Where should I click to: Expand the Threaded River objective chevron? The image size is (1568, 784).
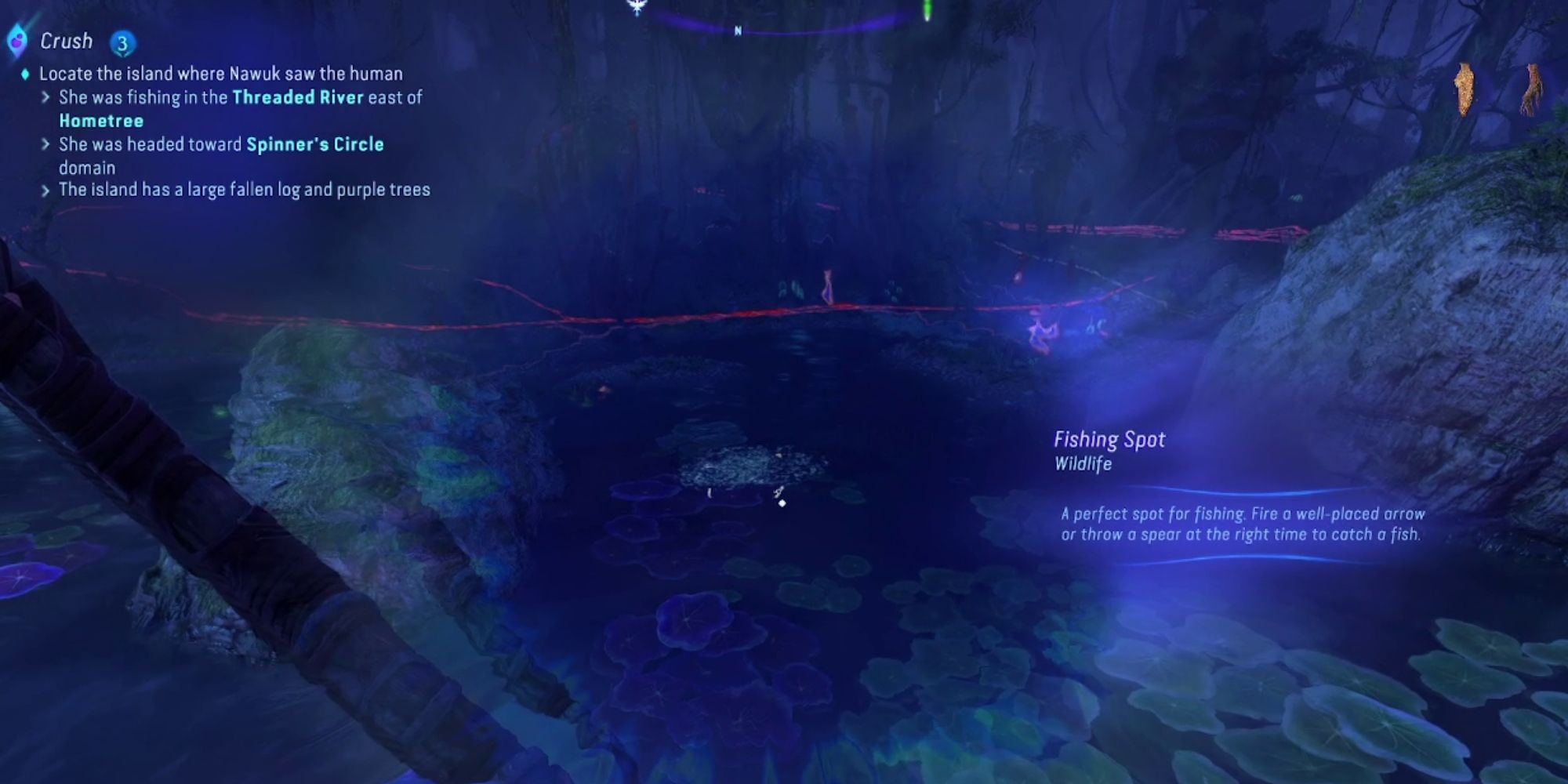[45, 97]
